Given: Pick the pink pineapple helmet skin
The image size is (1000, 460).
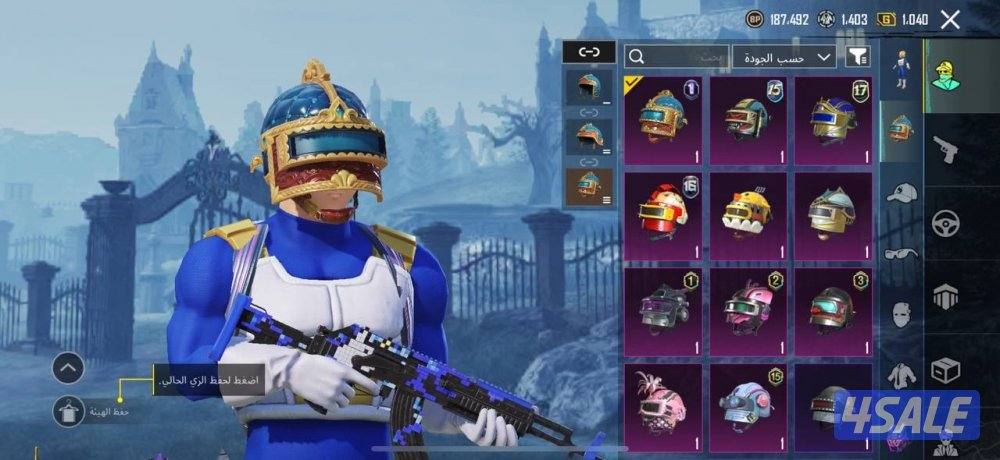Looking at the screenshot, I should point(663,405).
